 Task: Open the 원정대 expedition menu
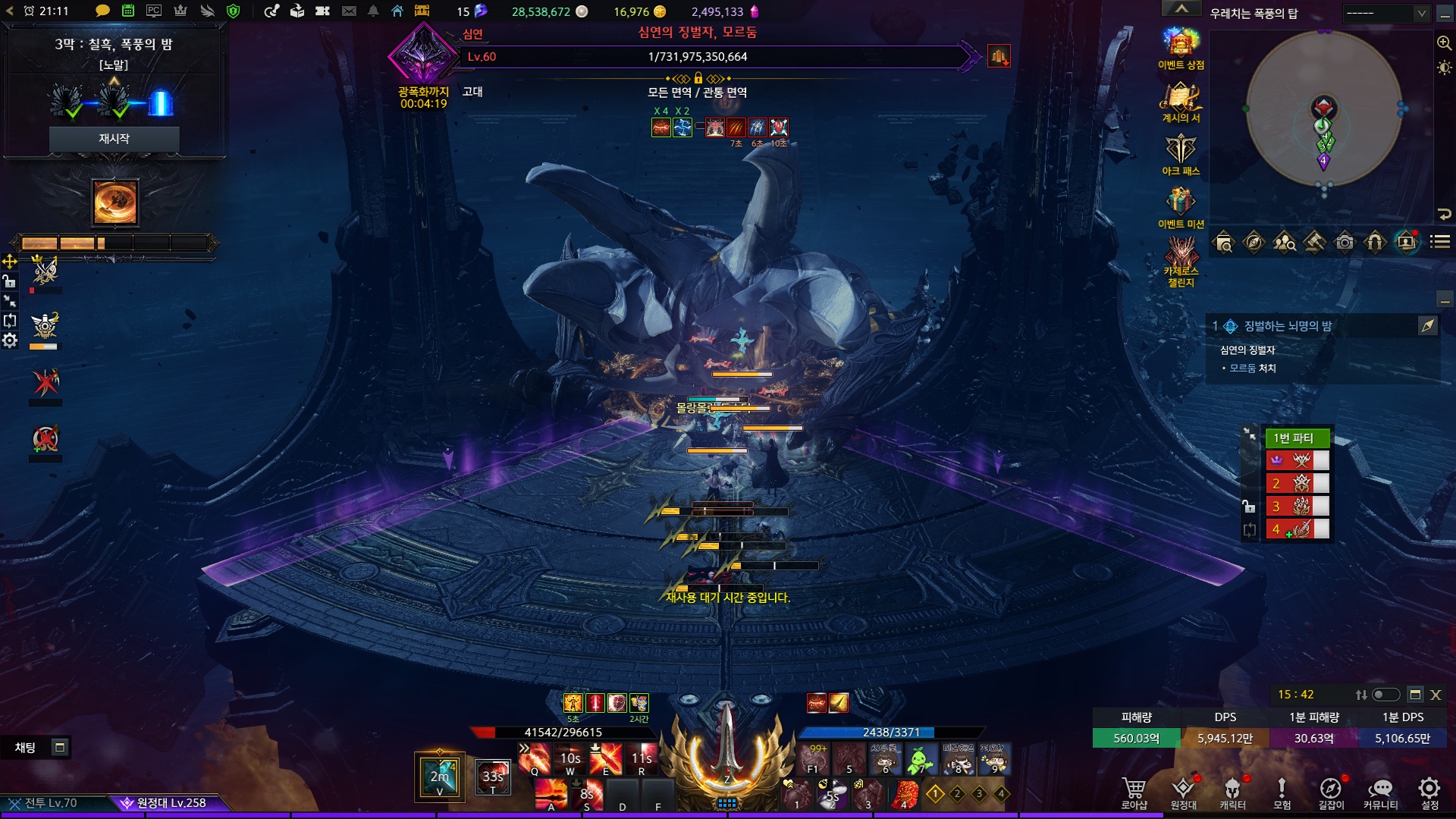pyautogui.click(x=1183, y=791)
